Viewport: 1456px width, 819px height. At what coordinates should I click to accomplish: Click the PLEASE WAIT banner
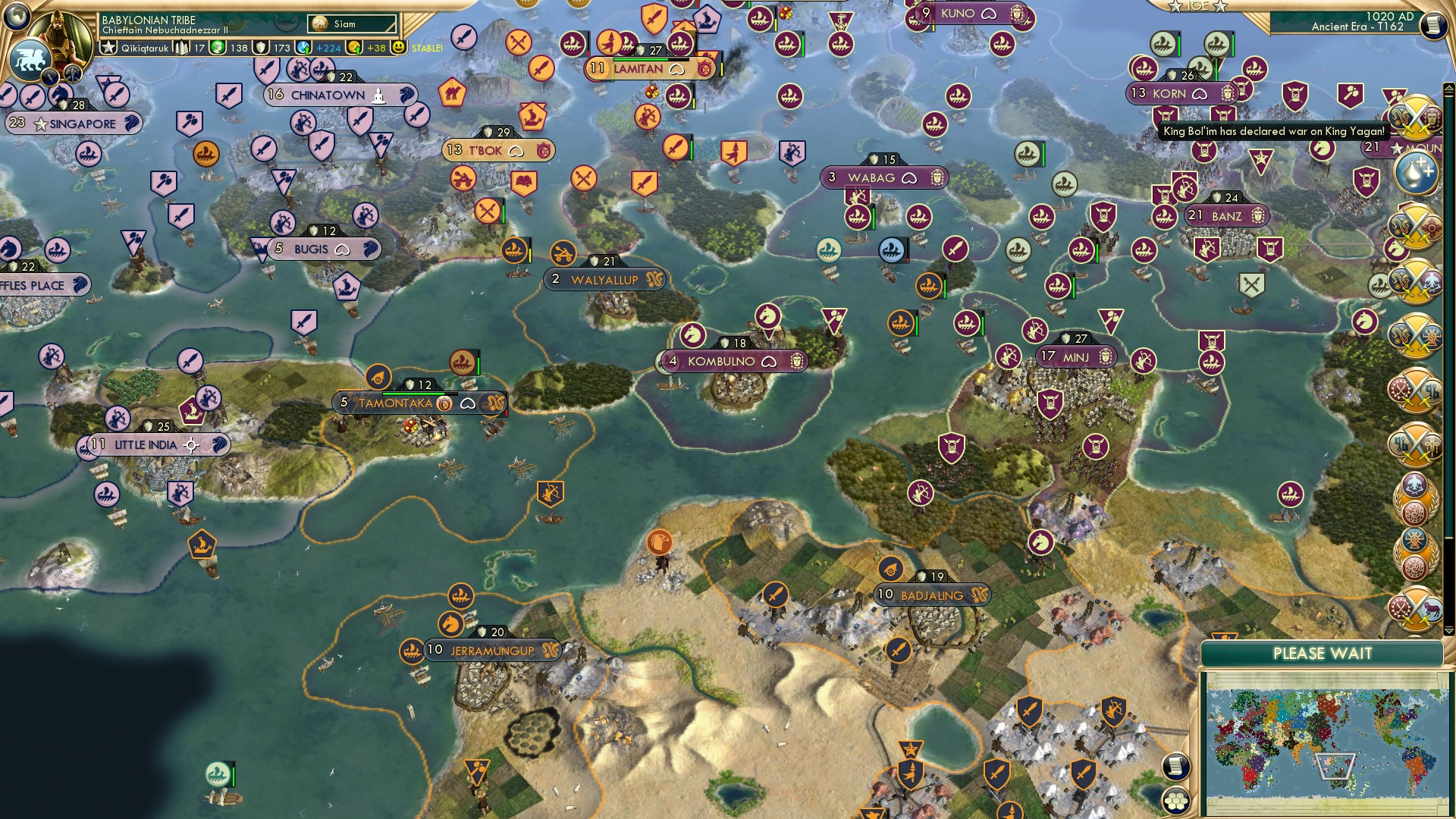pos(1323,652)
